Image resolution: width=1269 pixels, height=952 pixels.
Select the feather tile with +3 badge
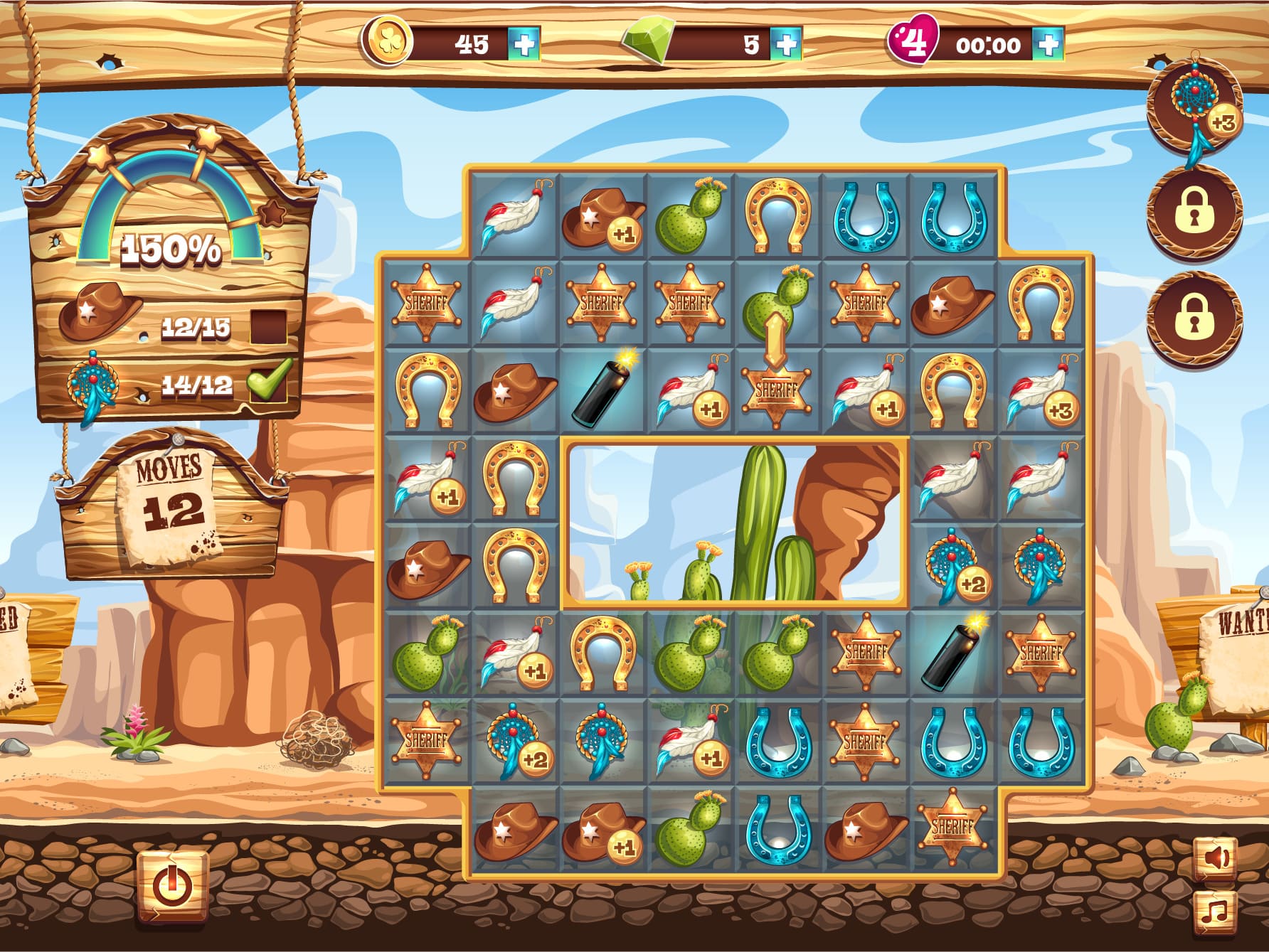(x=1041, y=391)
